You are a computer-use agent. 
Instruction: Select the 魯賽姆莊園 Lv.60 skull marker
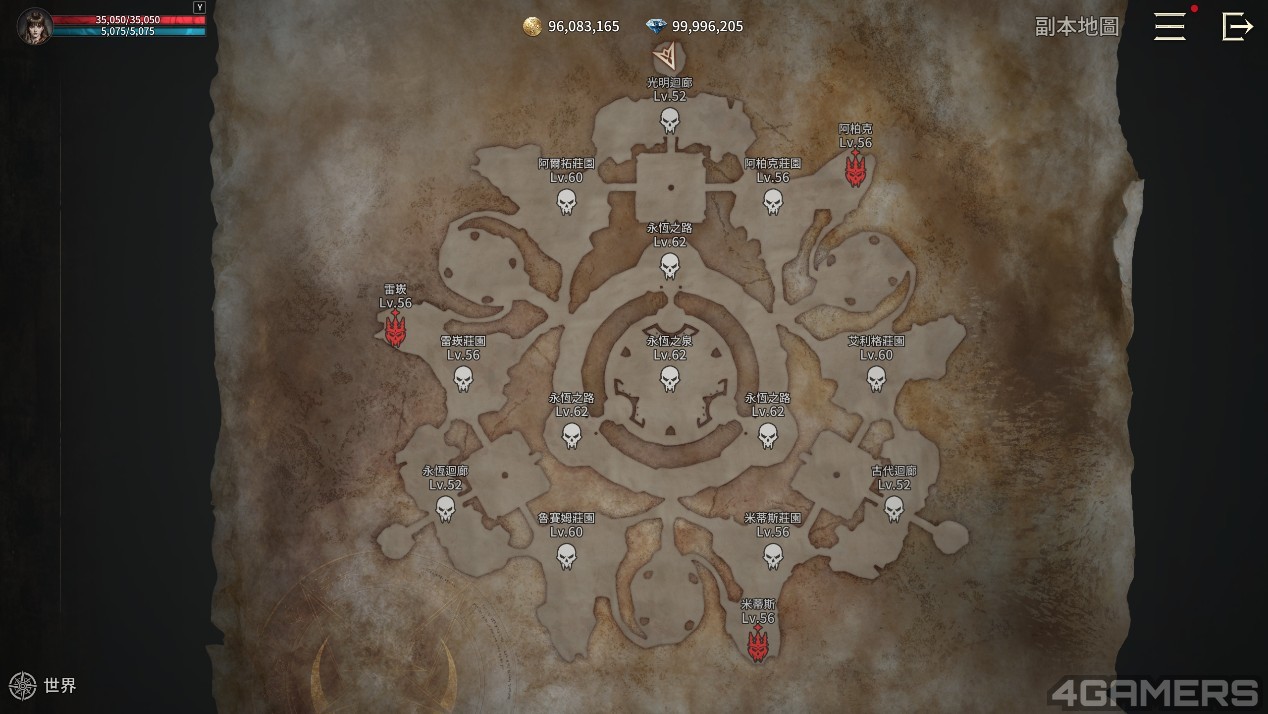click(567, 557)
